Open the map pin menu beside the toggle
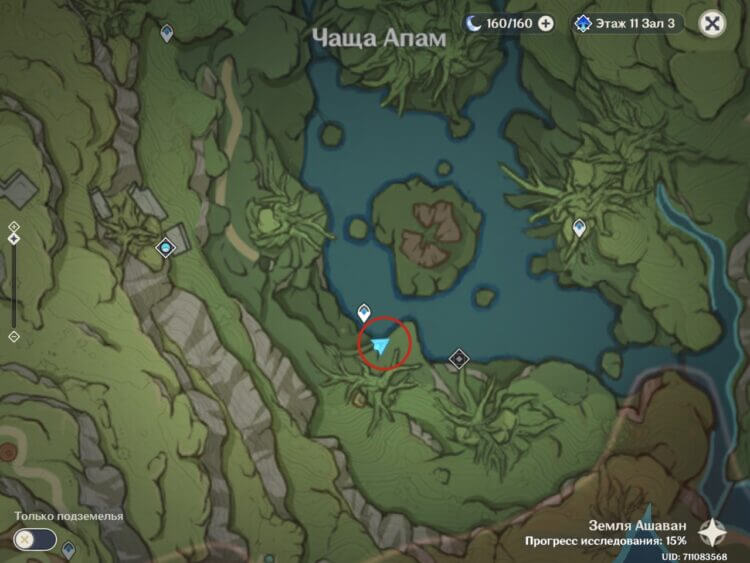 [x=69, y=549]
